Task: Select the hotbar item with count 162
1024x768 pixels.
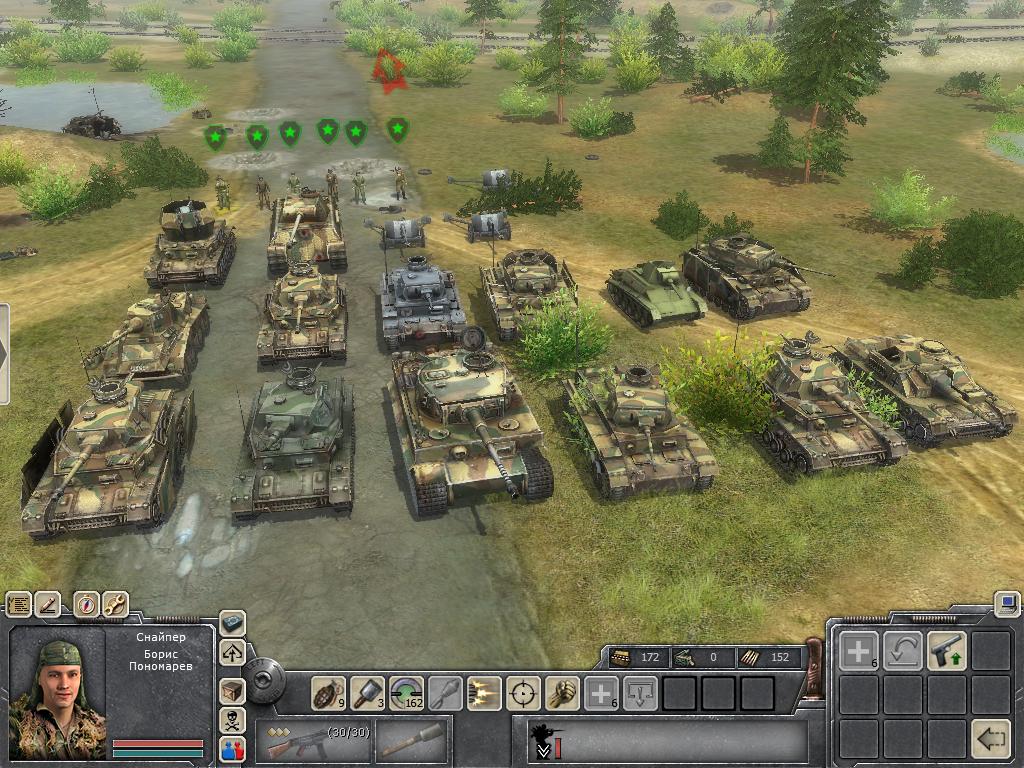Action: point(406,692)
